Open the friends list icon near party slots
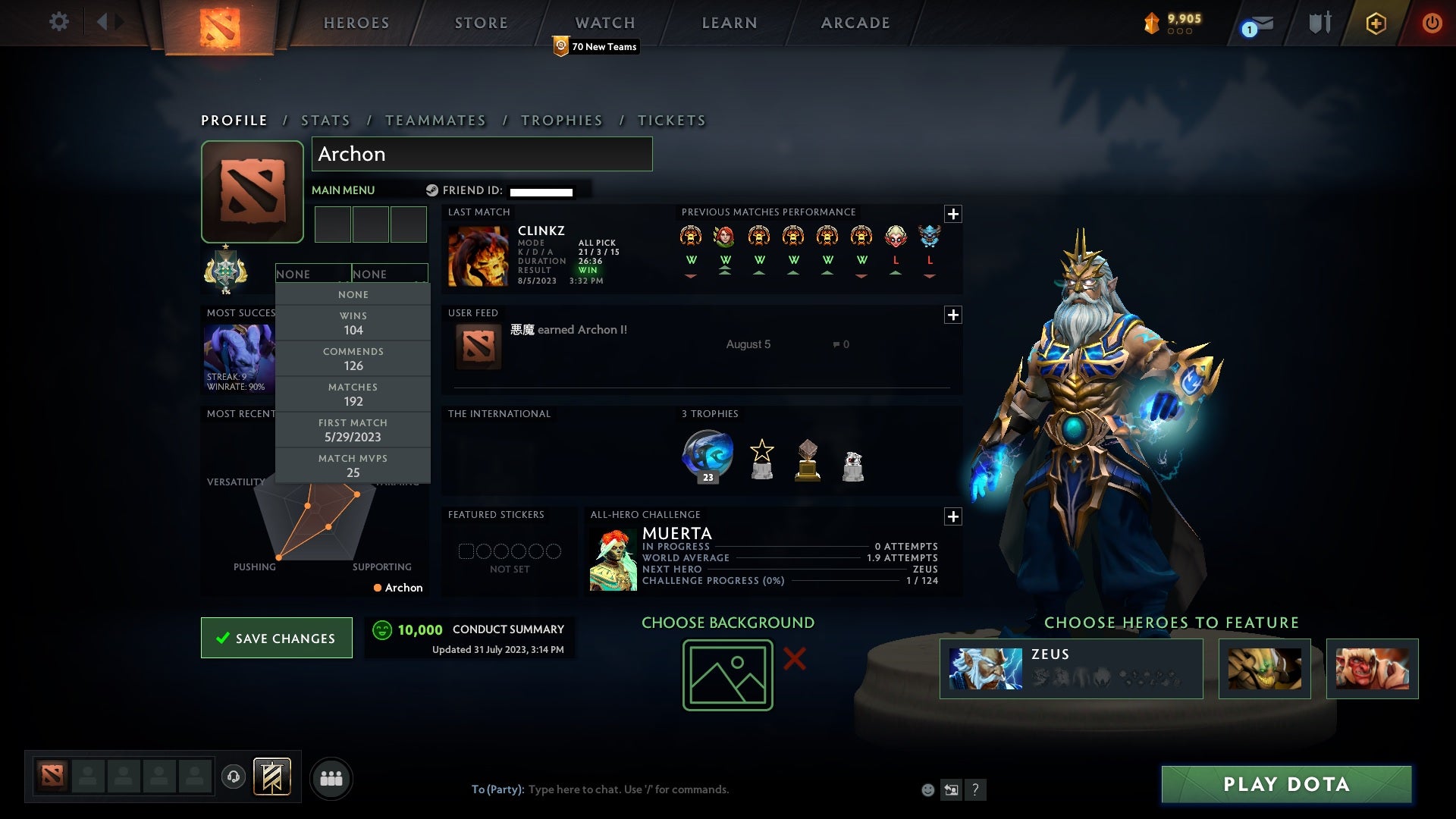This screenshot has width=1456, height=819. tap(331, 778)
